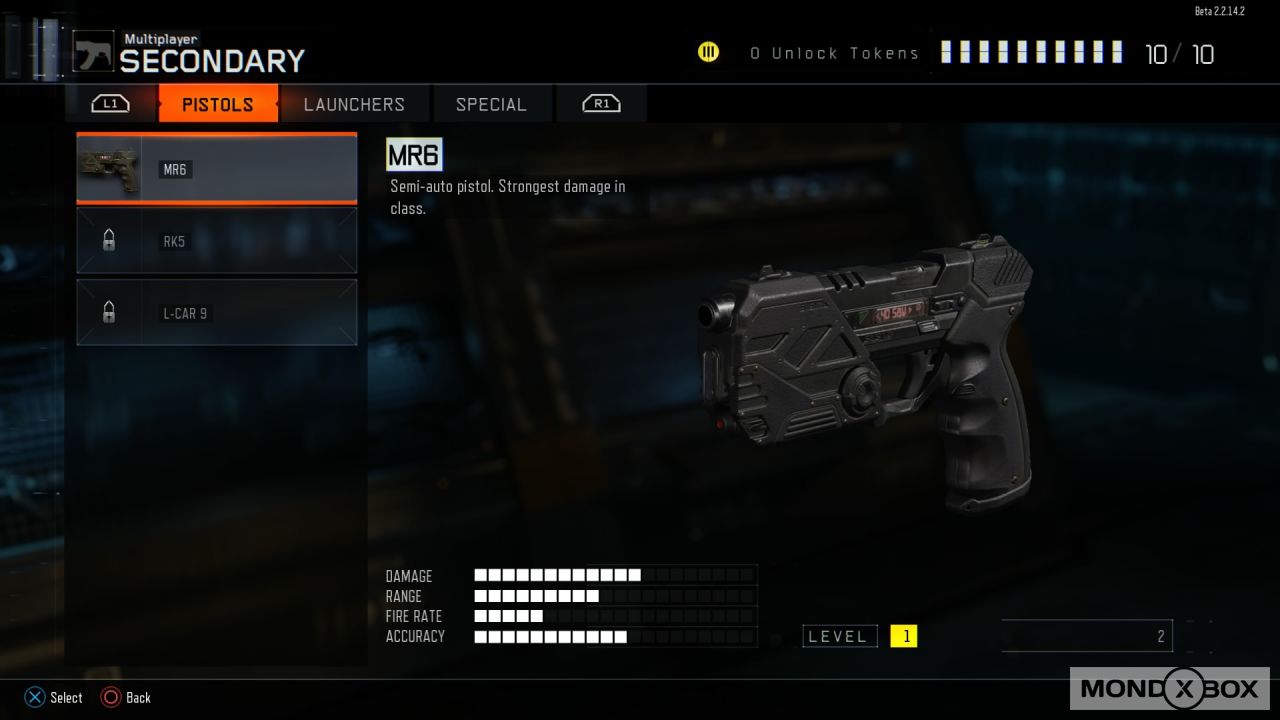Open the Launchers tab
The height and width of the screenshot is (720, 1280).
point(354,104)
